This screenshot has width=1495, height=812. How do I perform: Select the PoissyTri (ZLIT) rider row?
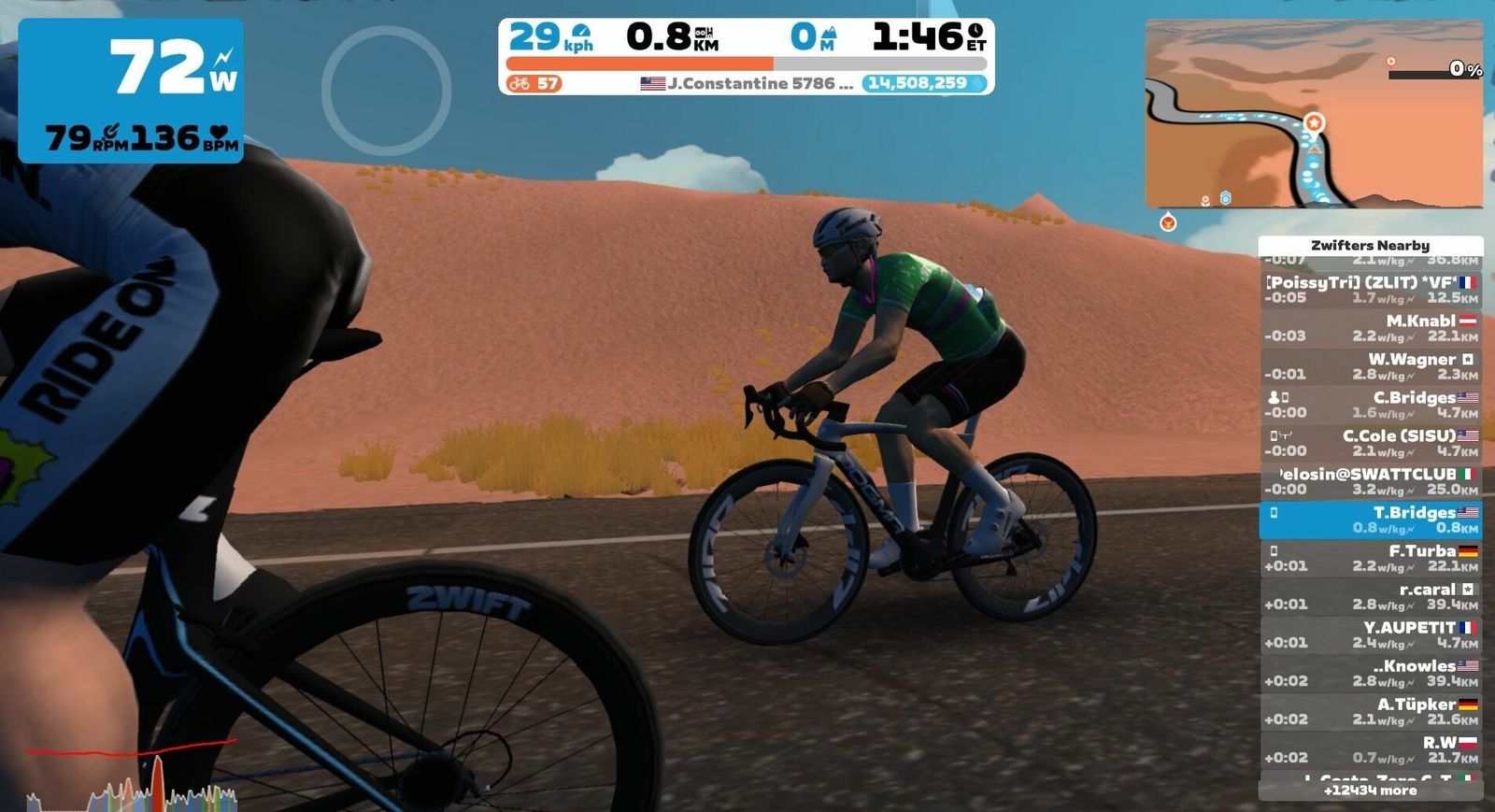click(x=1370, y=290)
